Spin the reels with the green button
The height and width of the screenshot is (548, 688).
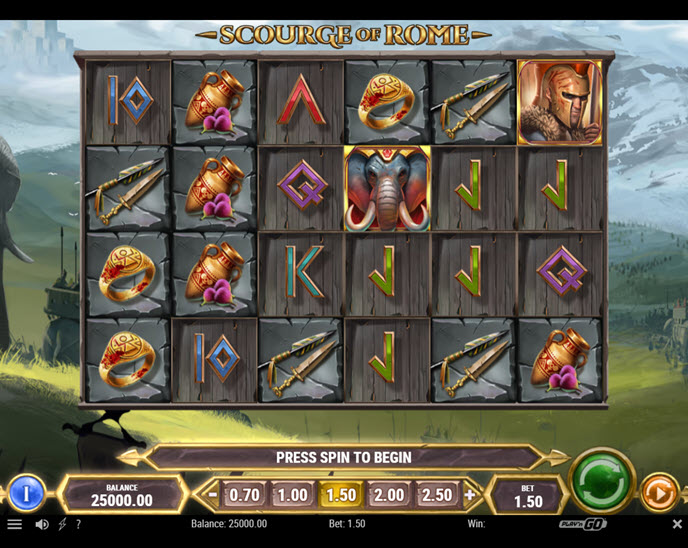pos(602,482)
